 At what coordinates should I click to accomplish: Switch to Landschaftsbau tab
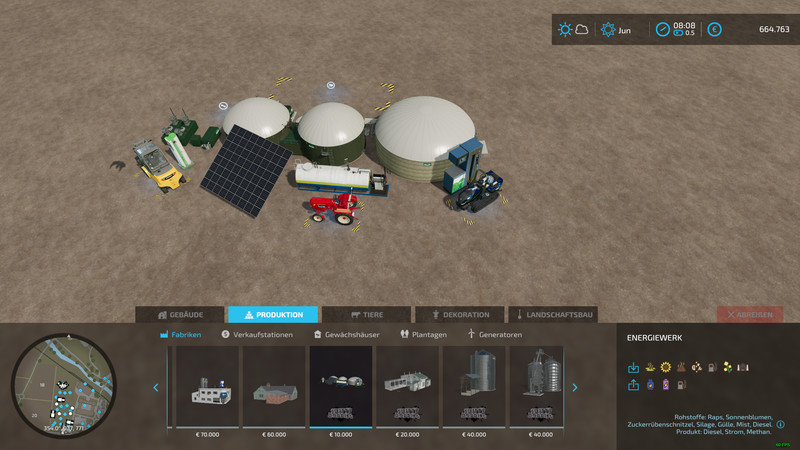(x=553, y=314)
